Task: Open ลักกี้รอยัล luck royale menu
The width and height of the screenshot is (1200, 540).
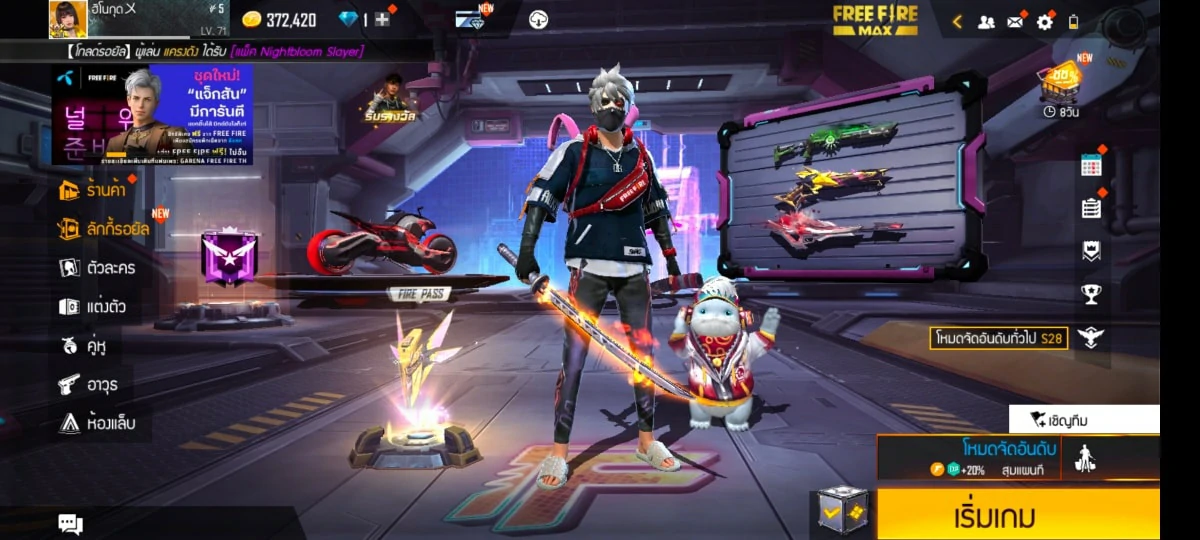Action: [103, 229]
